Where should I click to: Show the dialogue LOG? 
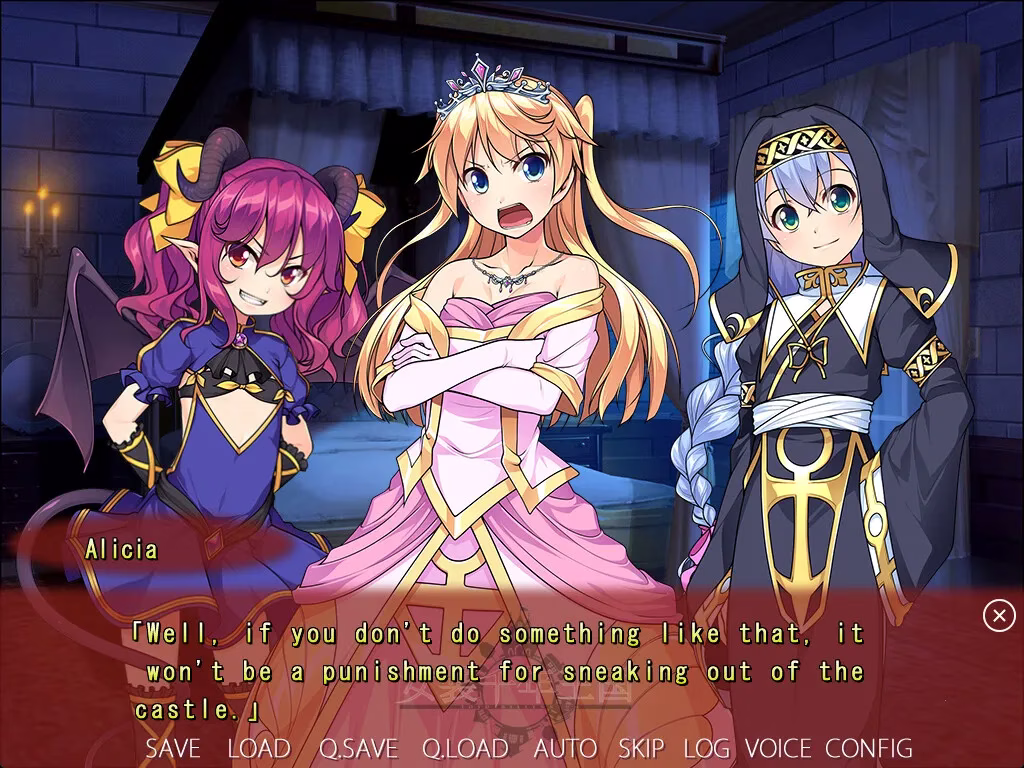pyautogui.click(x=706, y=748)
